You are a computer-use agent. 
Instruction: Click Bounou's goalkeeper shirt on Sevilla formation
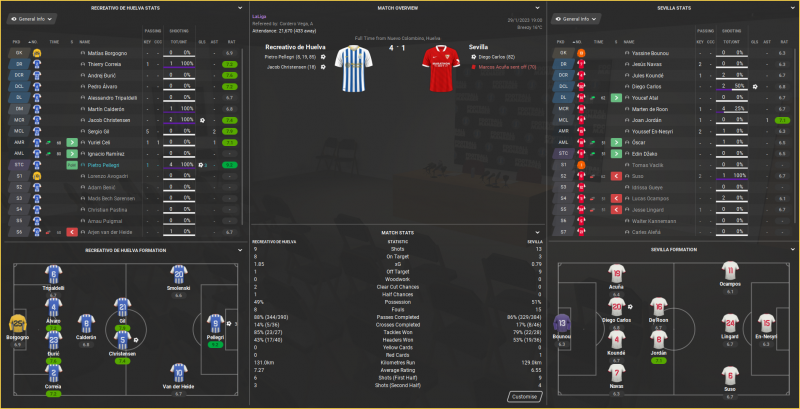(x=565, y=323)
